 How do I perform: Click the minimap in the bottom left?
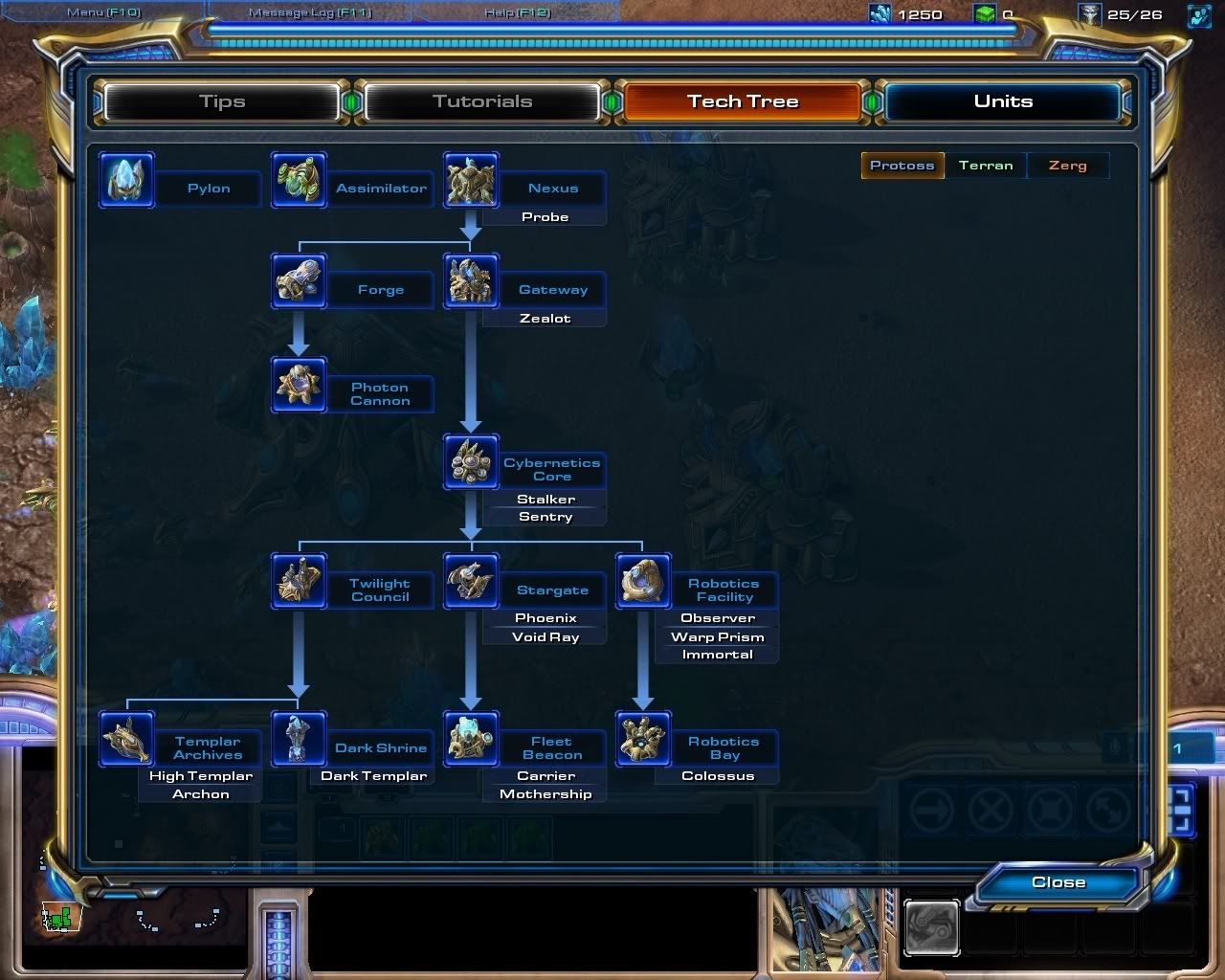point(134,924)
